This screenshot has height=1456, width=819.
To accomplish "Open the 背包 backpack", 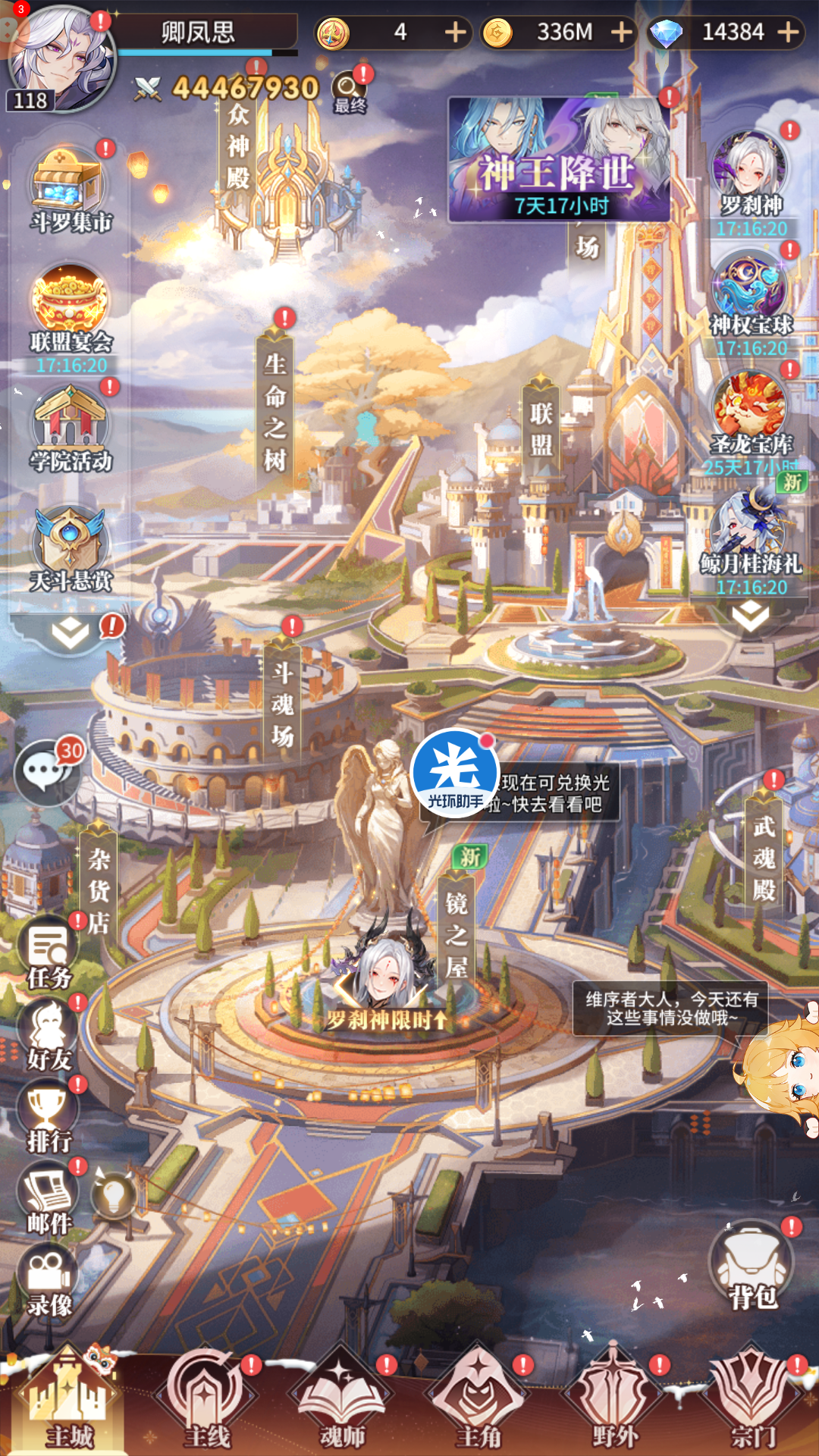I will tap(752, 1266).
